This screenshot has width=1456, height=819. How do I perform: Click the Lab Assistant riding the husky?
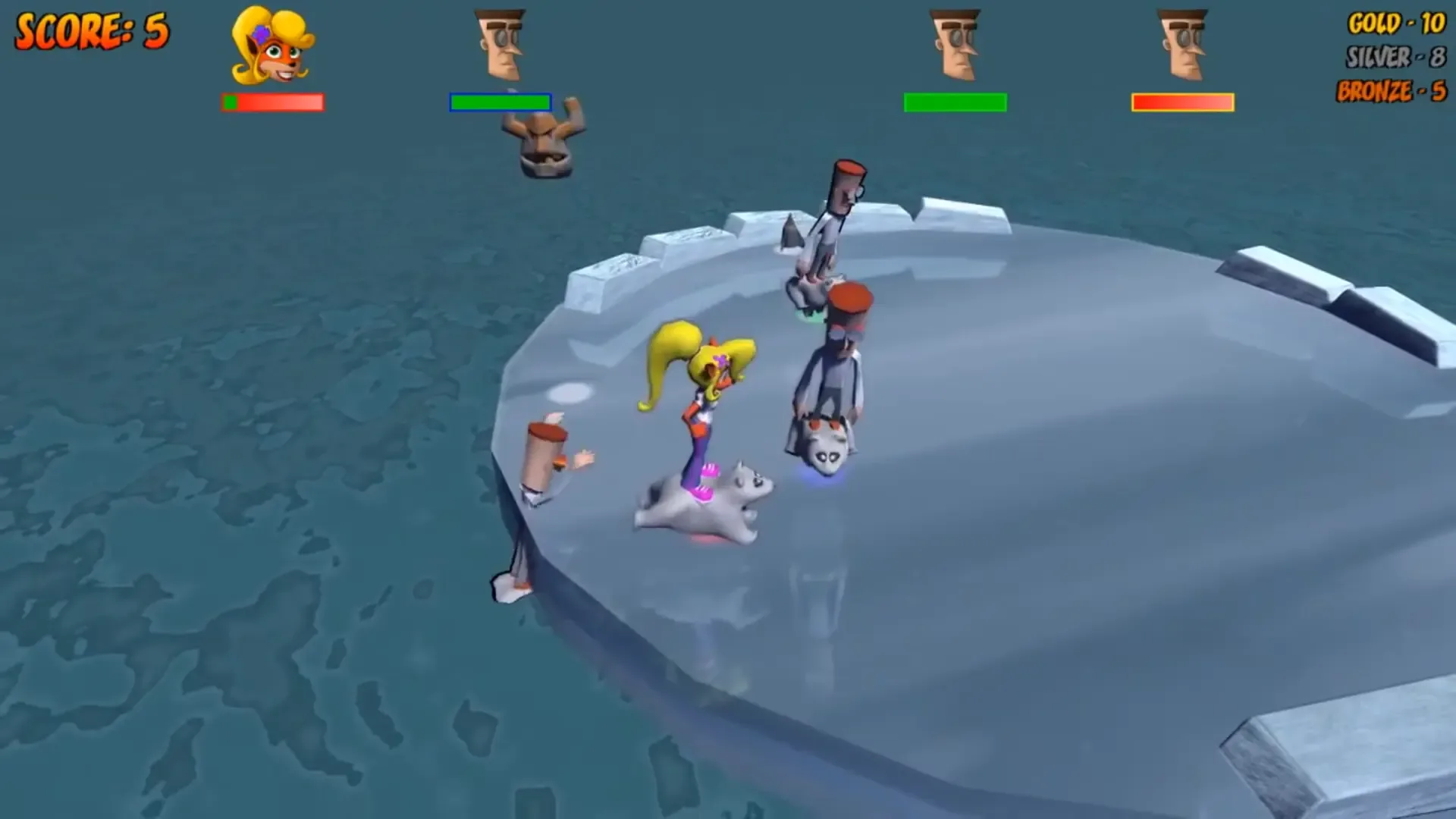point(834,372)
